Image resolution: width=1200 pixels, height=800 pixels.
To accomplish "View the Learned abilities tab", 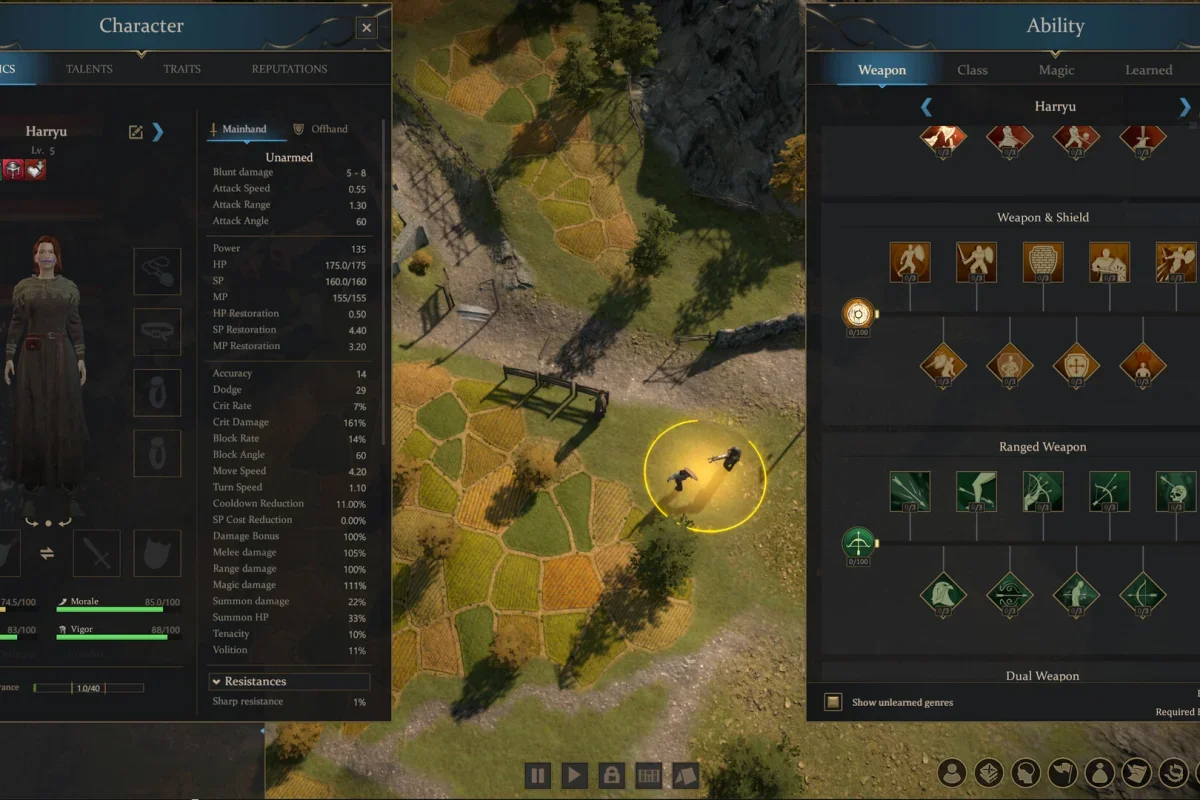I will pos(1148,70).
